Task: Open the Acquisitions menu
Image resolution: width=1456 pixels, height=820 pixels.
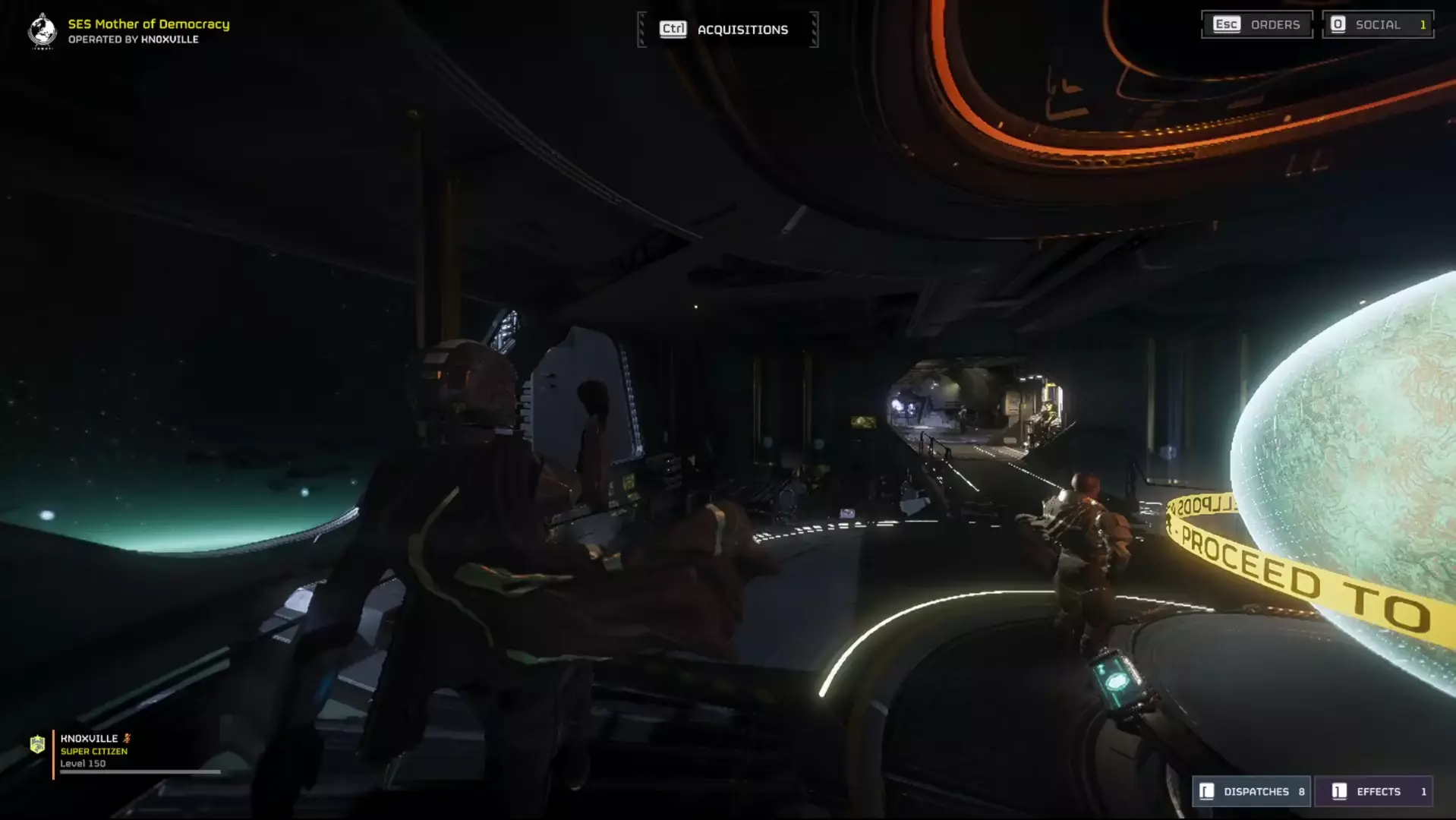Action: [x=726, y=30]
